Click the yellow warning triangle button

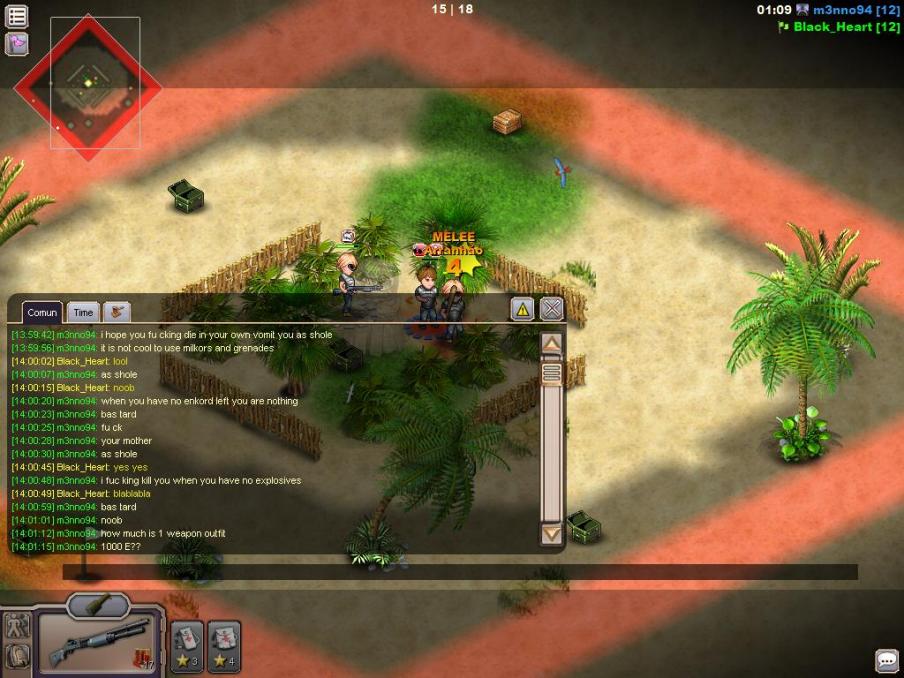[522, 309]
